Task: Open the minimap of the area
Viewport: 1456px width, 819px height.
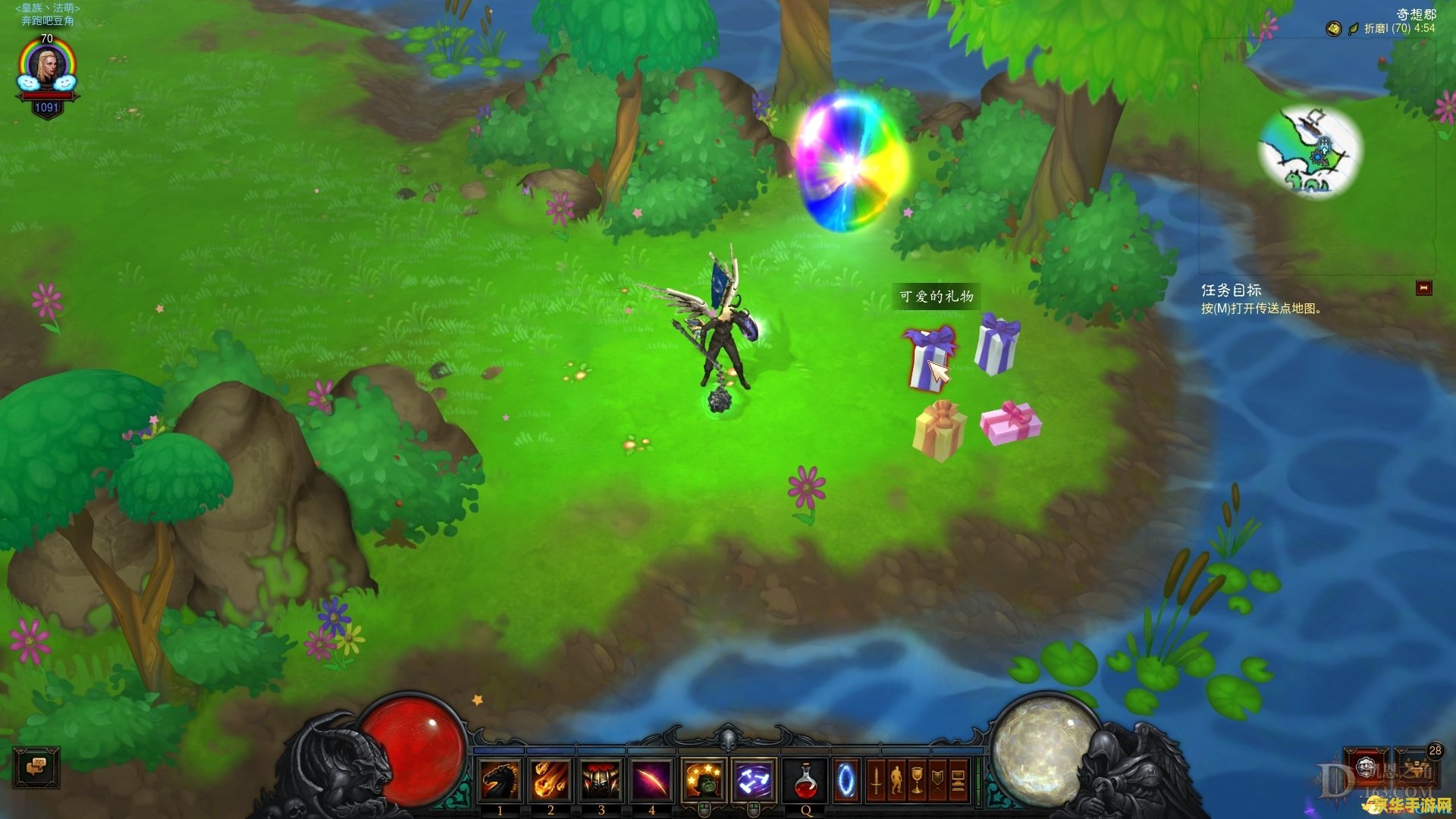Action: click(x=1310, y=152)
